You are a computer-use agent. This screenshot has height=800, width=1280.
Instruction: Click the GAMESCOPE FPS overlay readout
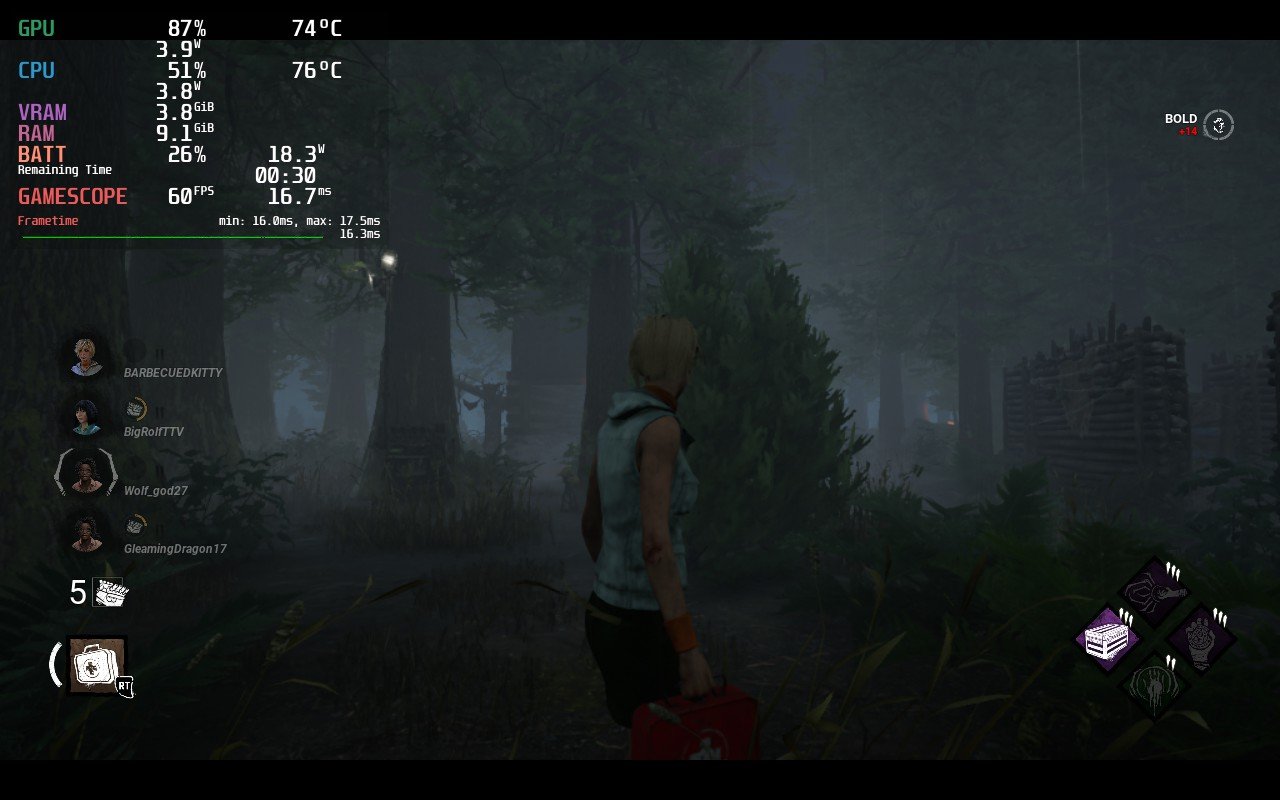coord(180,197)
